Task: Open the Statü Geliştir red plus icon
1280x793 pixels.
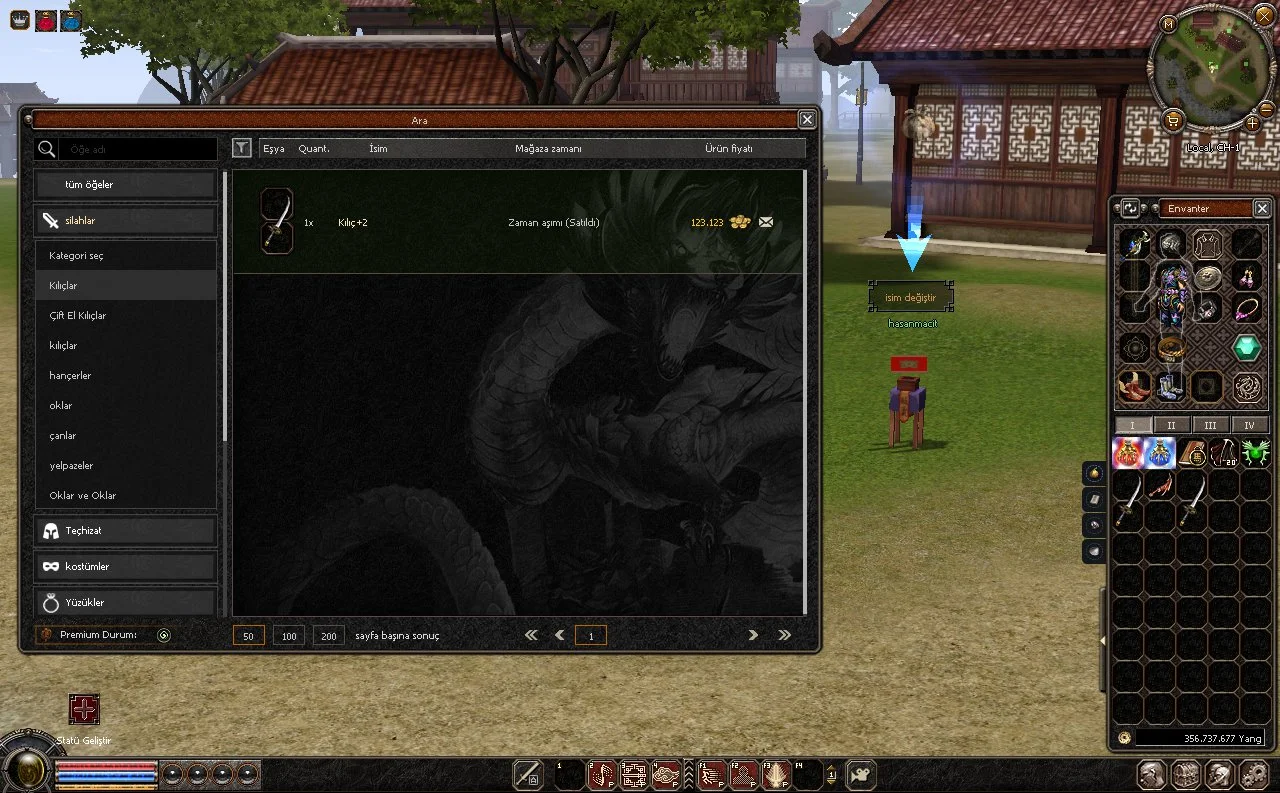Action: point(84,710)
